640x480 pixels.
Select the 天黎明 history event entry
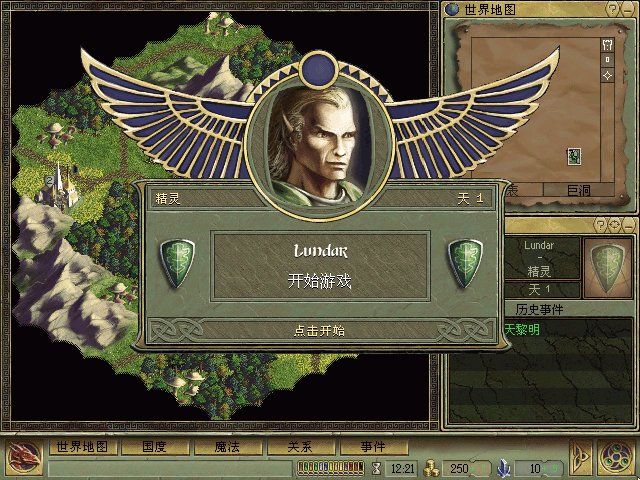(x=522, y=328)
